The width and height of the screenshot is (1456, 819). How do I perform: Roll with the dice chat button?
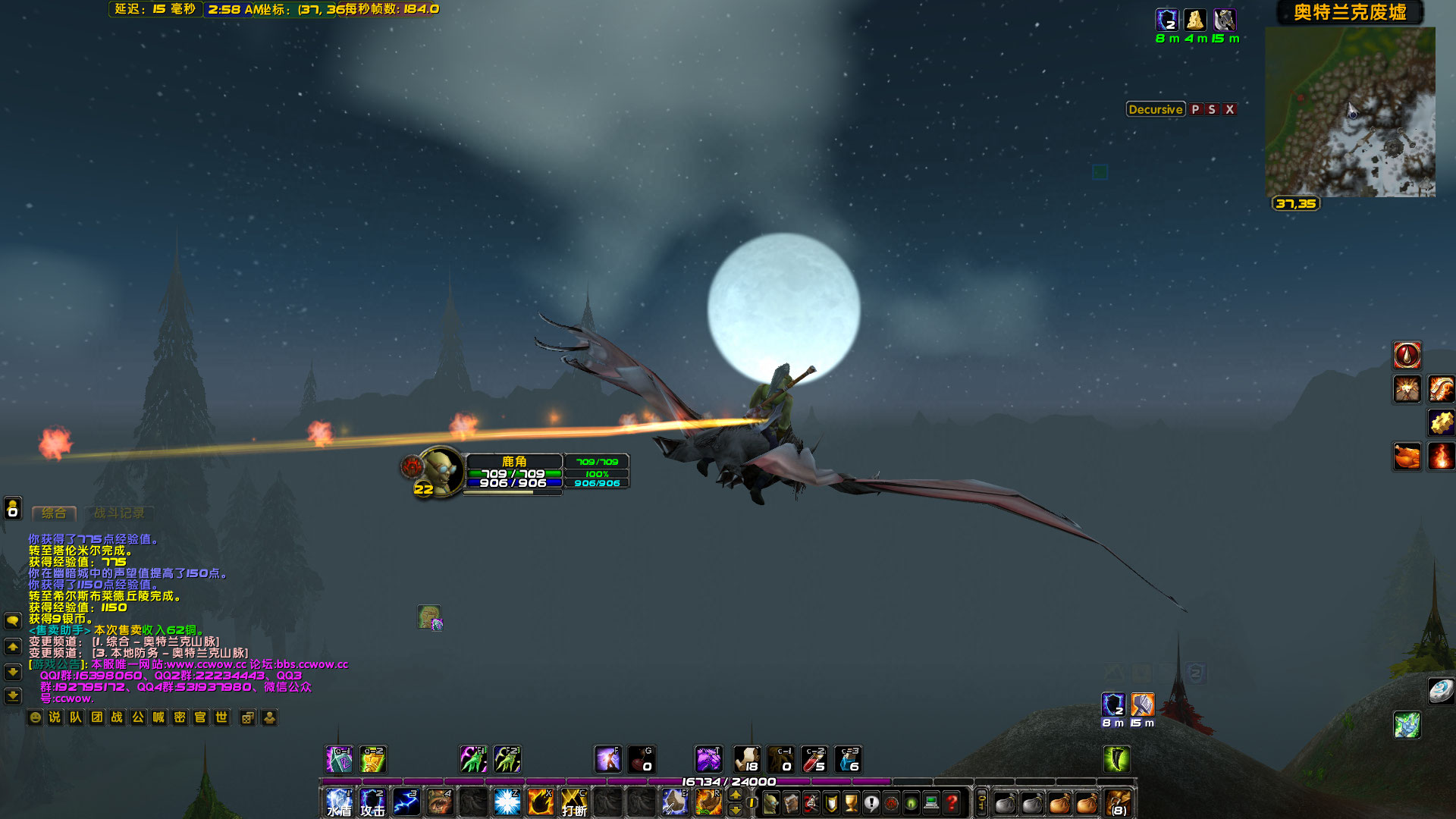click(x=248, y=717)
